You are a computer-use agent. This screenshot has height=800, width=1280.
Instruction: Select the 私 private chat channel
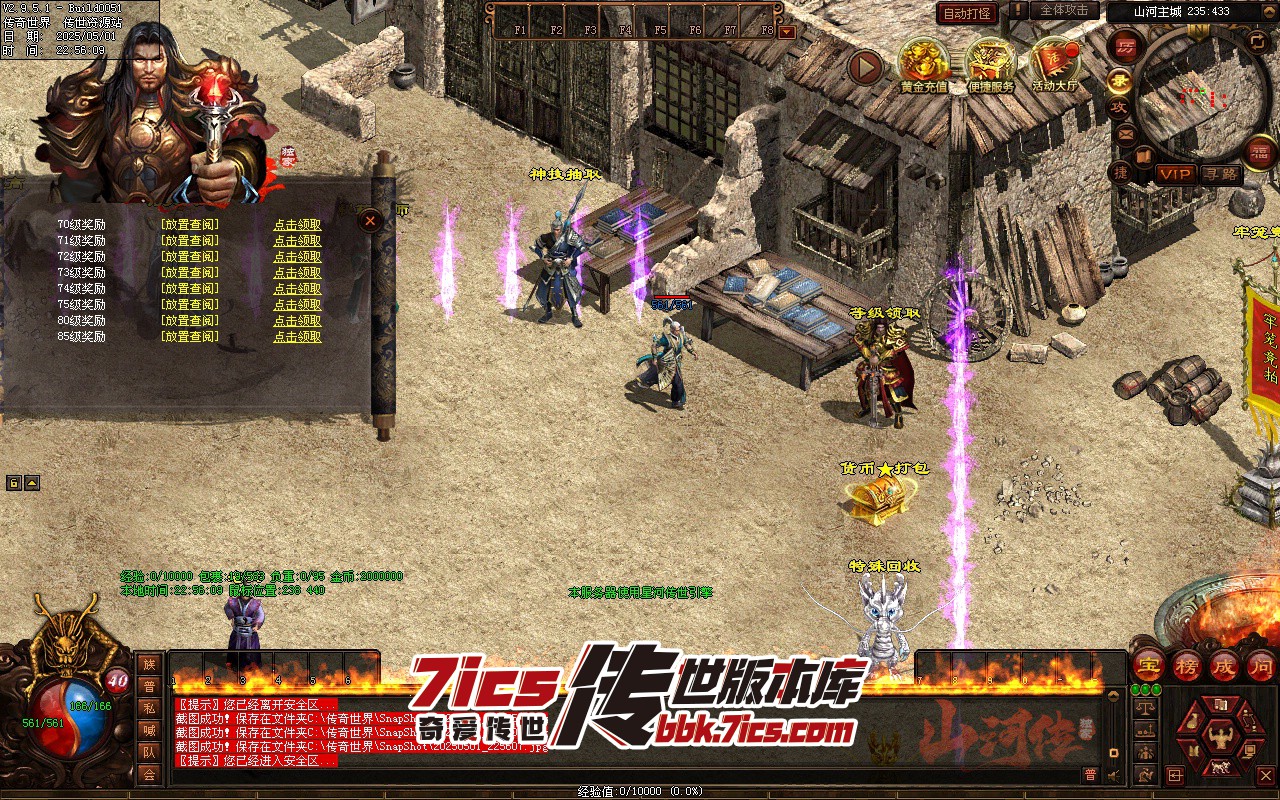(149, 708)
